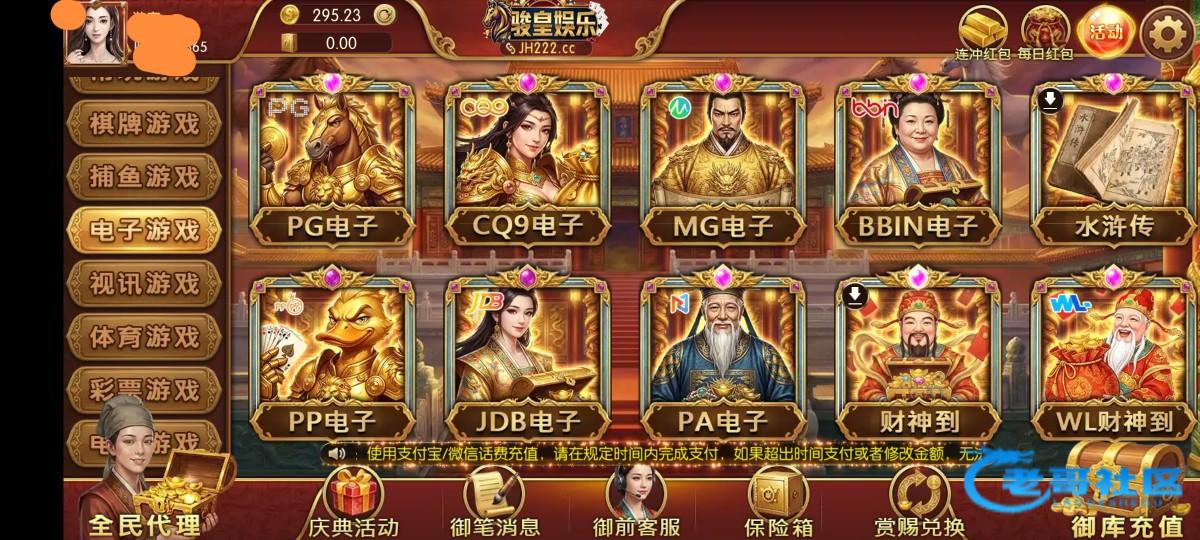Switch to the 棋牌游戏 category

coord(144,124)
